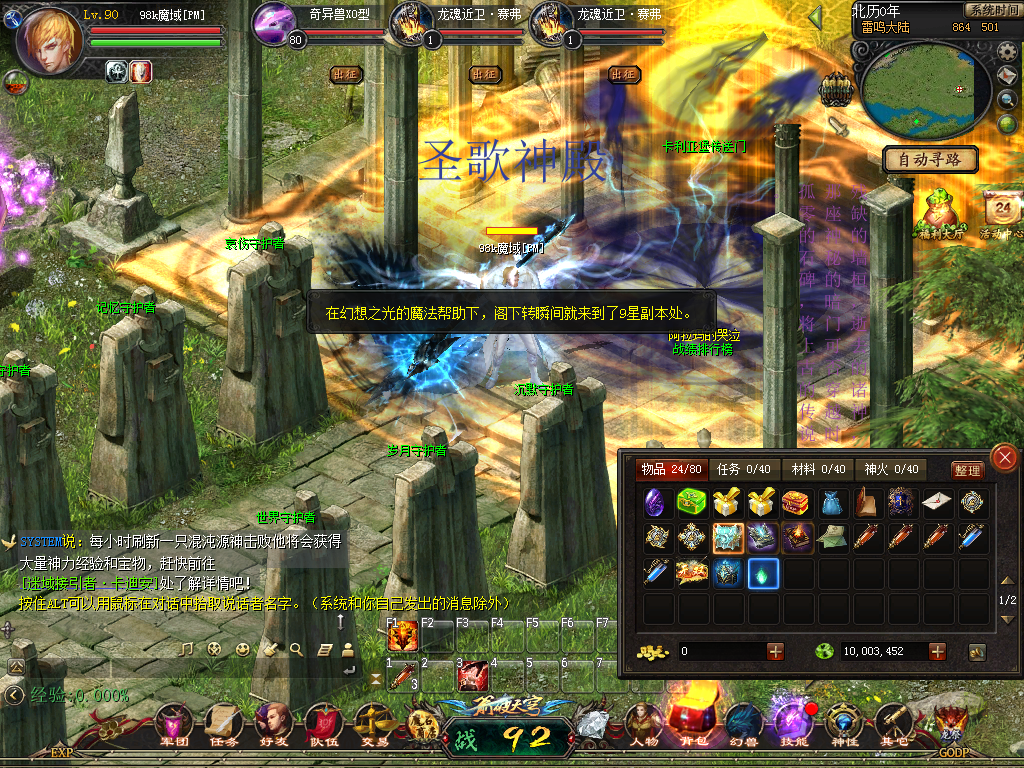Open the 系统时间 system time button
The image size is (1024, 768).
pos(992,10)
